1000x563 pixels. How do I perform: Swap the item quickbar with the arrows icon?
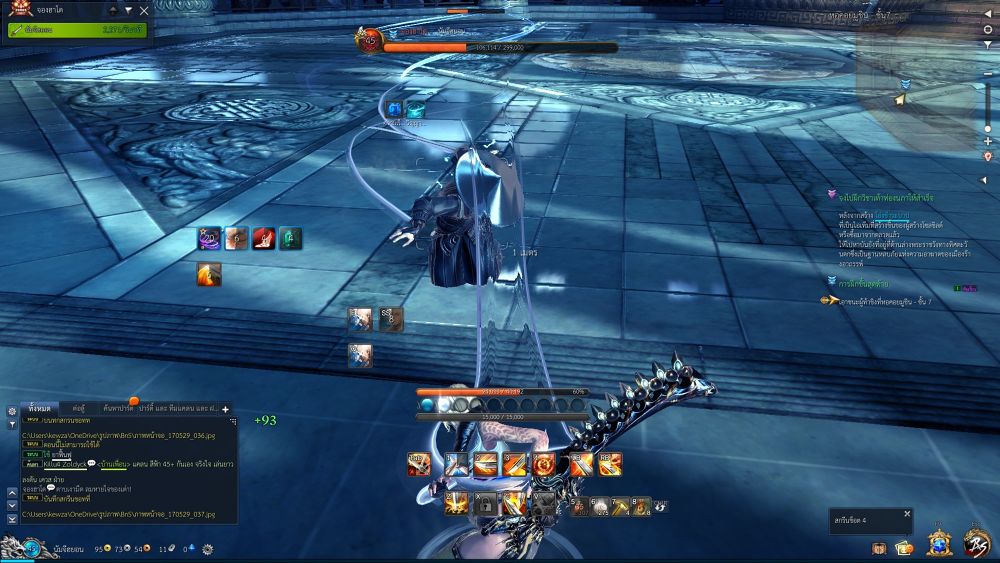click(x=661, y=507)
